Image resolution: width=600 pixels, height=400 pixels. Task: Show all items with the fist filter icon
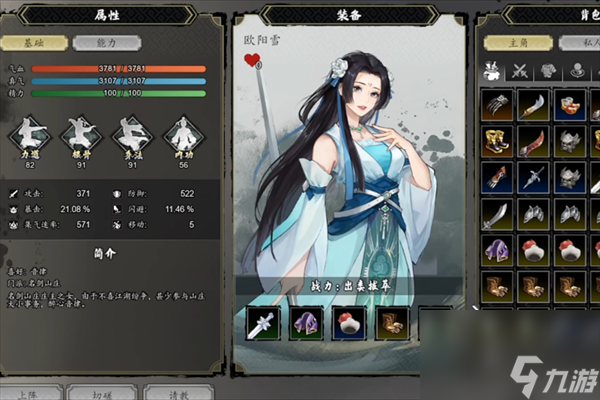492,70
